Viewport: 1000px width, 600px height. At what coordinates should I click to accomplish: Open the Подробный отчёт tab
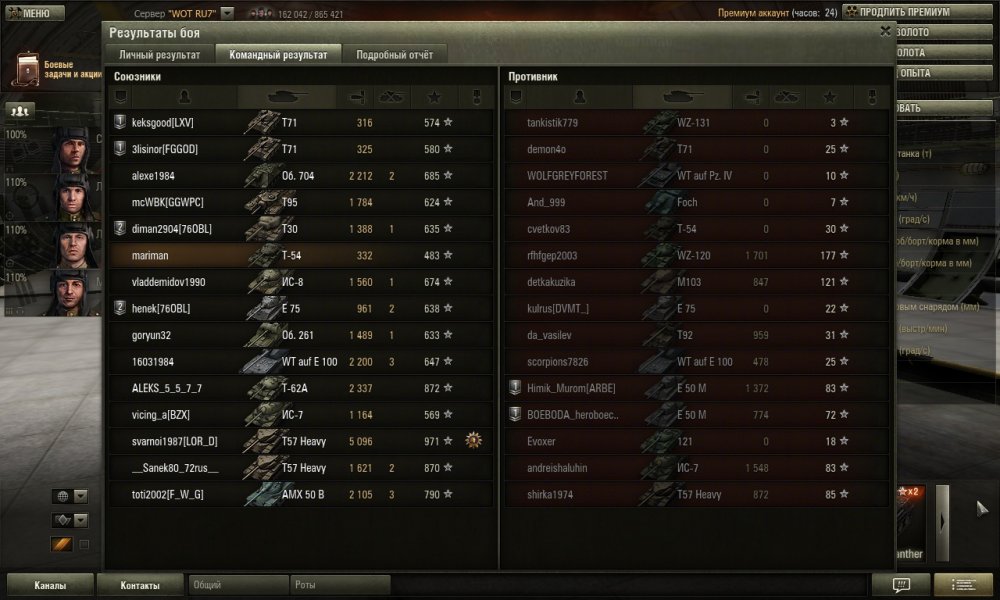point(395,55)
